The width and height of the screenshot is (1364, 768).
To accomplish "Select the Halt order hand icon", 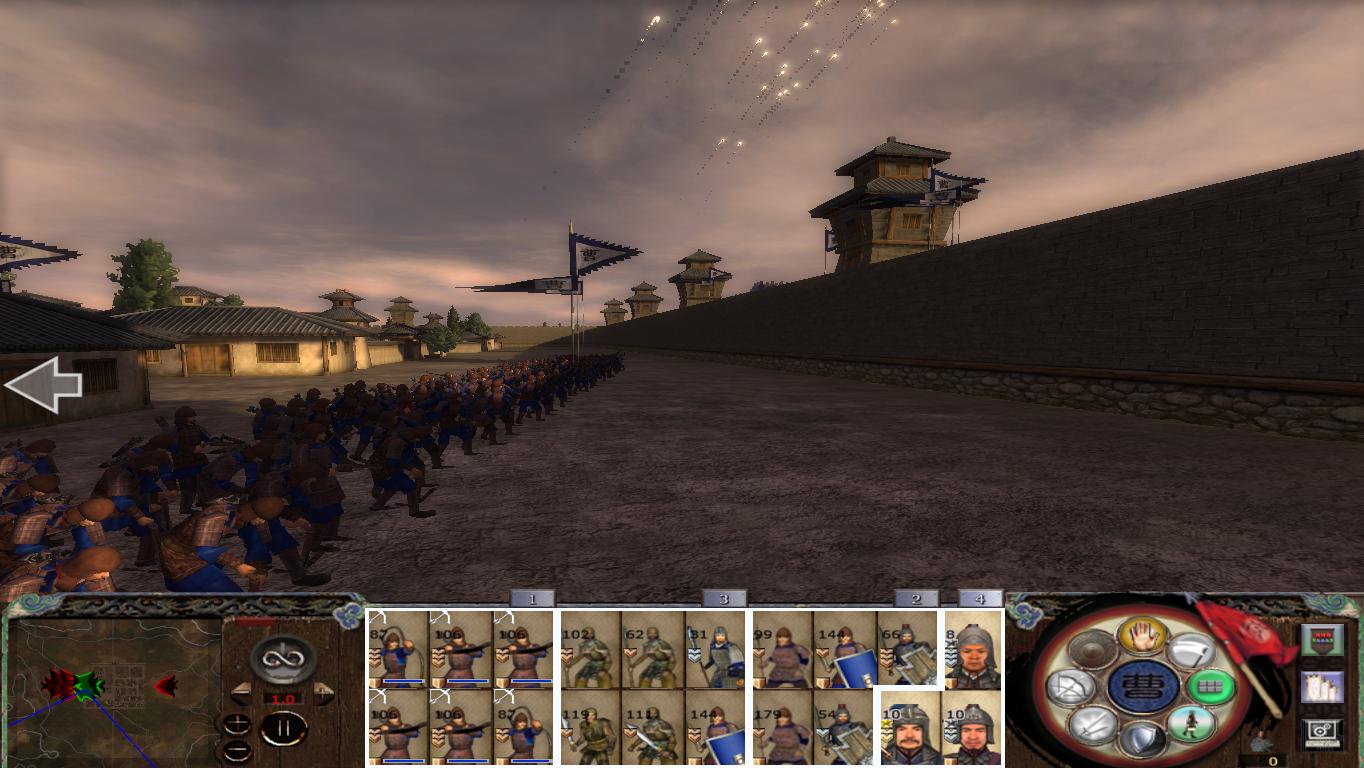I will [1142, 637].
